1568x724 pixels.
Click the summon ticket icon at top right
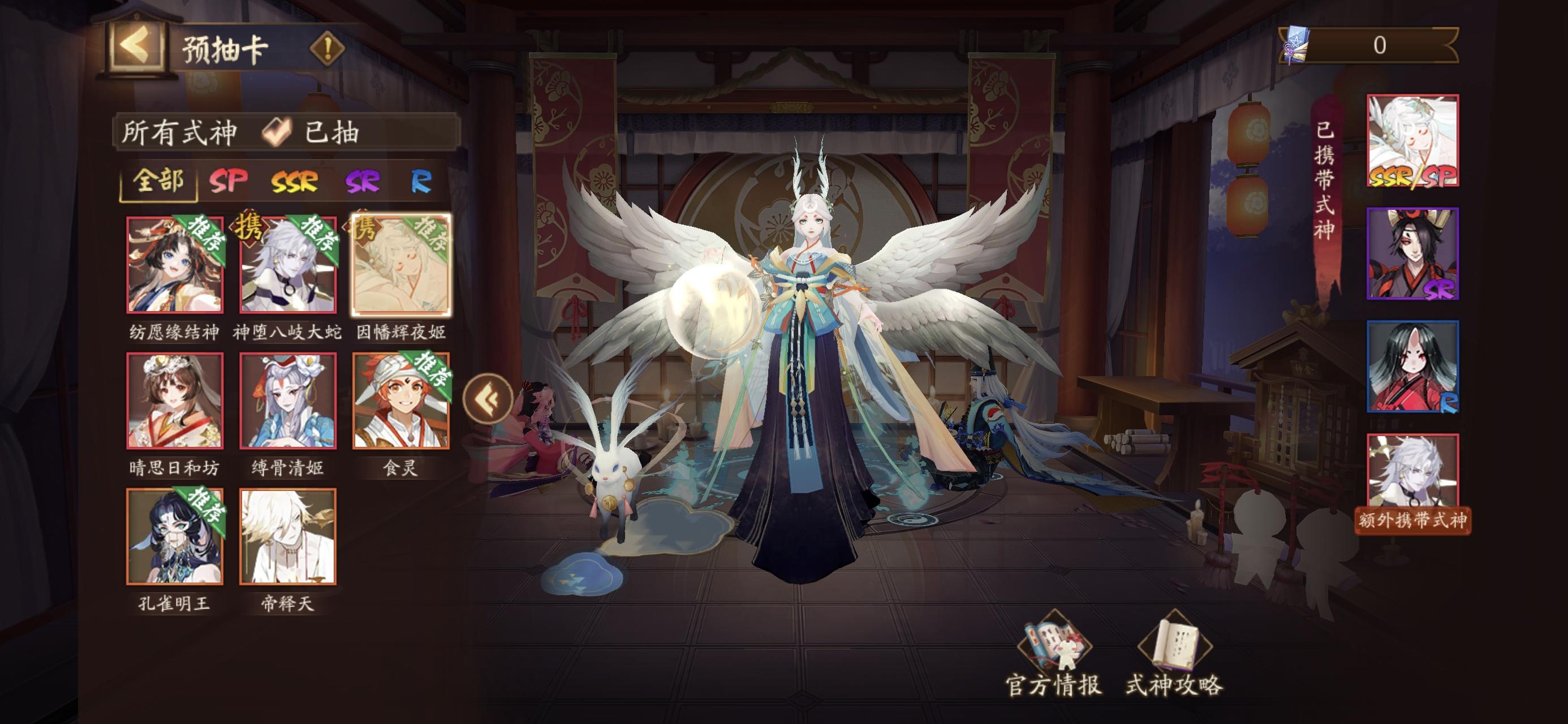coord(1295,45)
